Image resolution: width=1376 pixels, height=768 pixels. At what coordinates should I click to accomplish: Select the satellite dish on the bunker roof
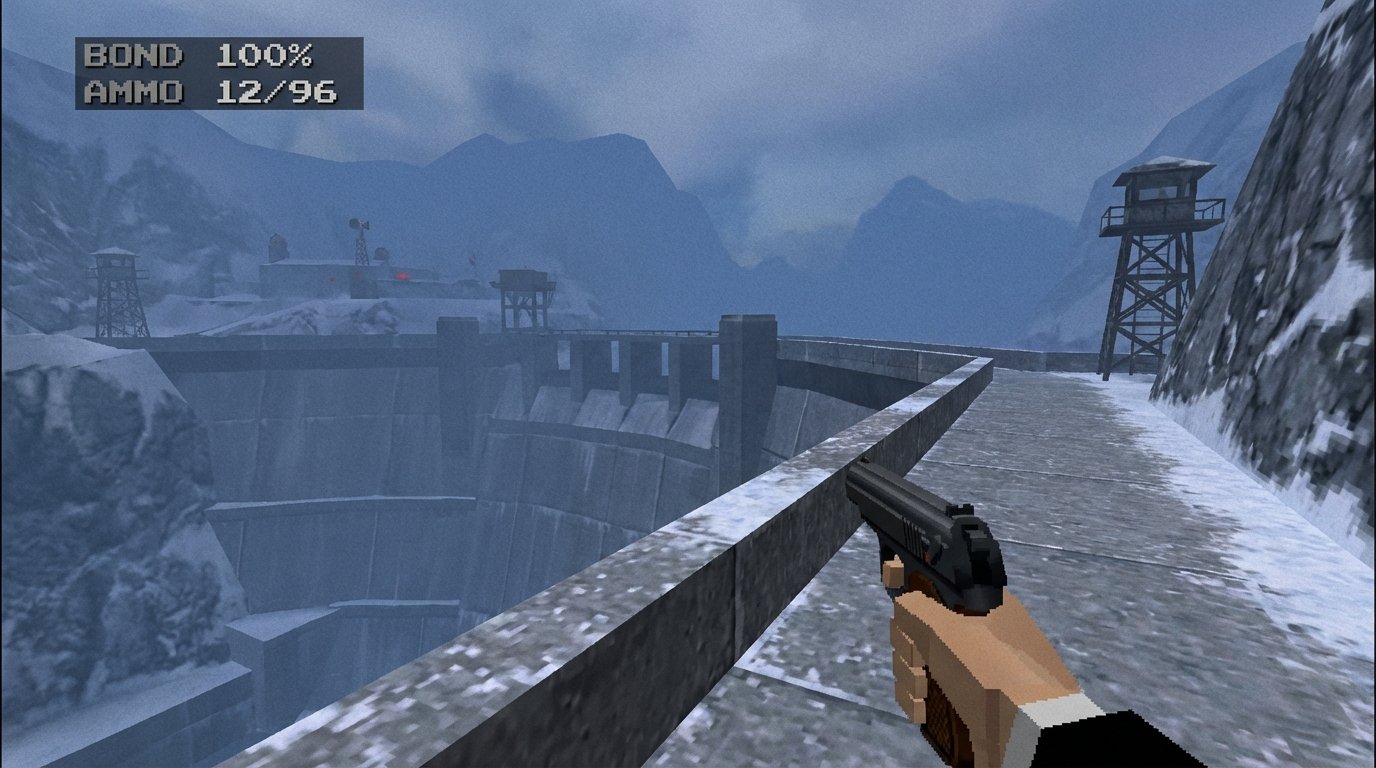pyautogui.click(x=380, y=254)
